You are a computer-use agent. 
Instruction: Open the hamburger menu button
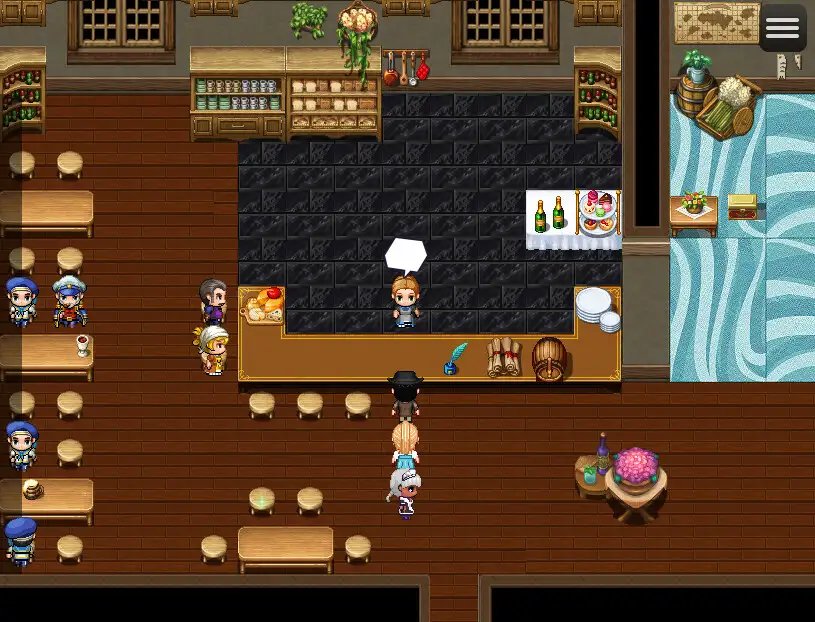(782, 28)
